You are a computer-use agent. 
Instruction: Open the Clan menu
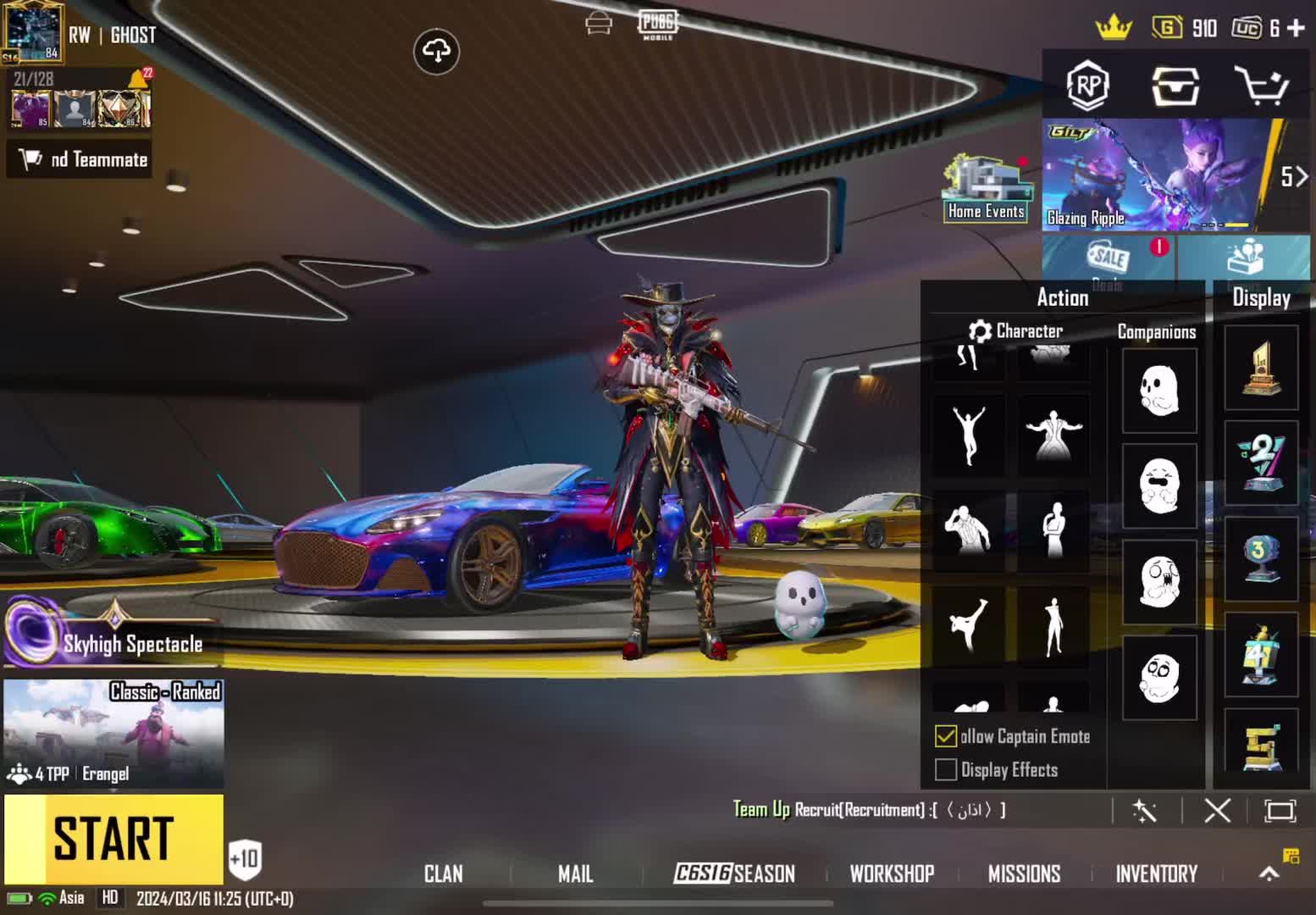pos(443,873)
